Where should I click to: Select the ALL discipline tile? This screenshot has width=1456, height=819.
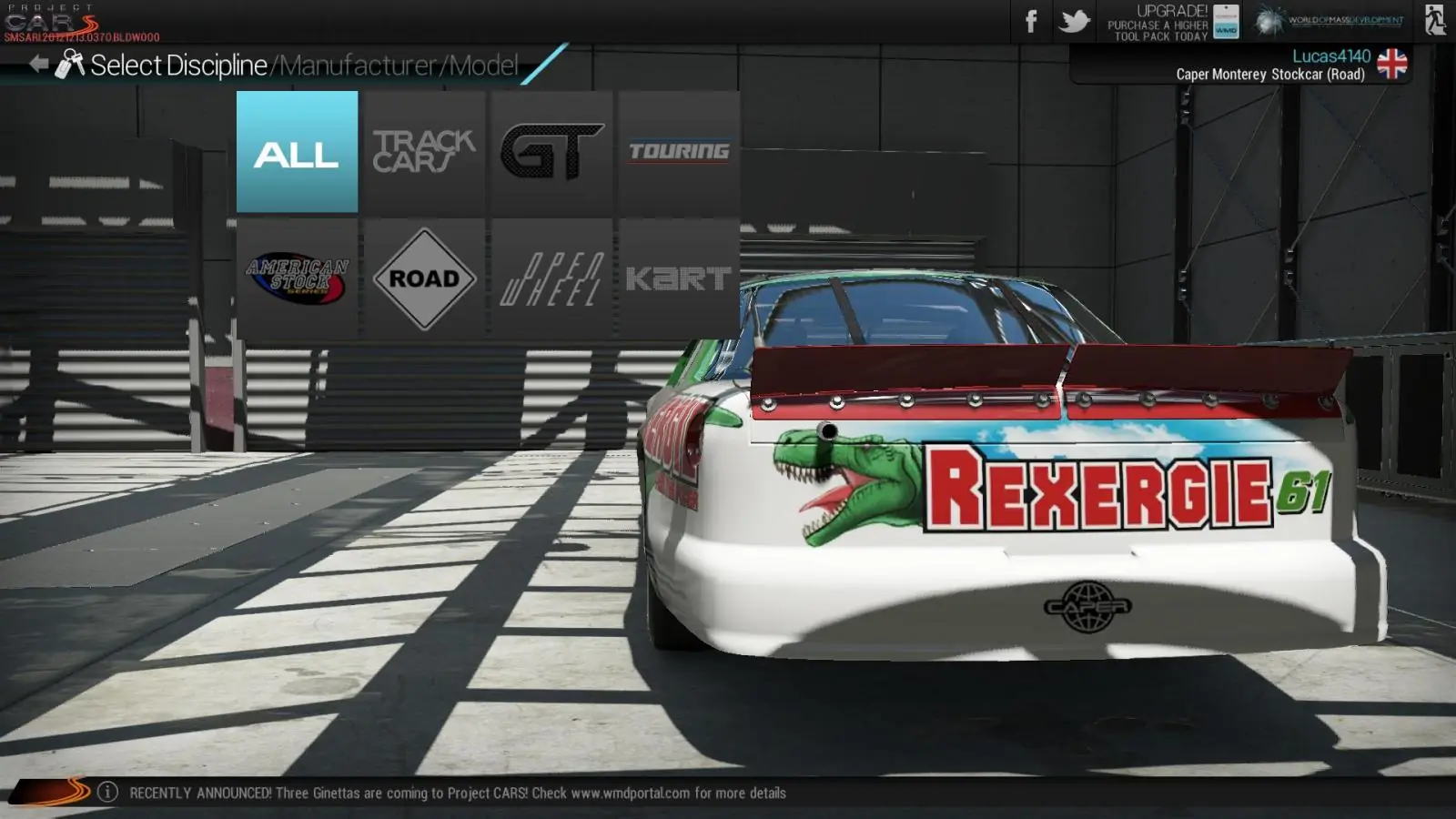(x=297, y=152)
